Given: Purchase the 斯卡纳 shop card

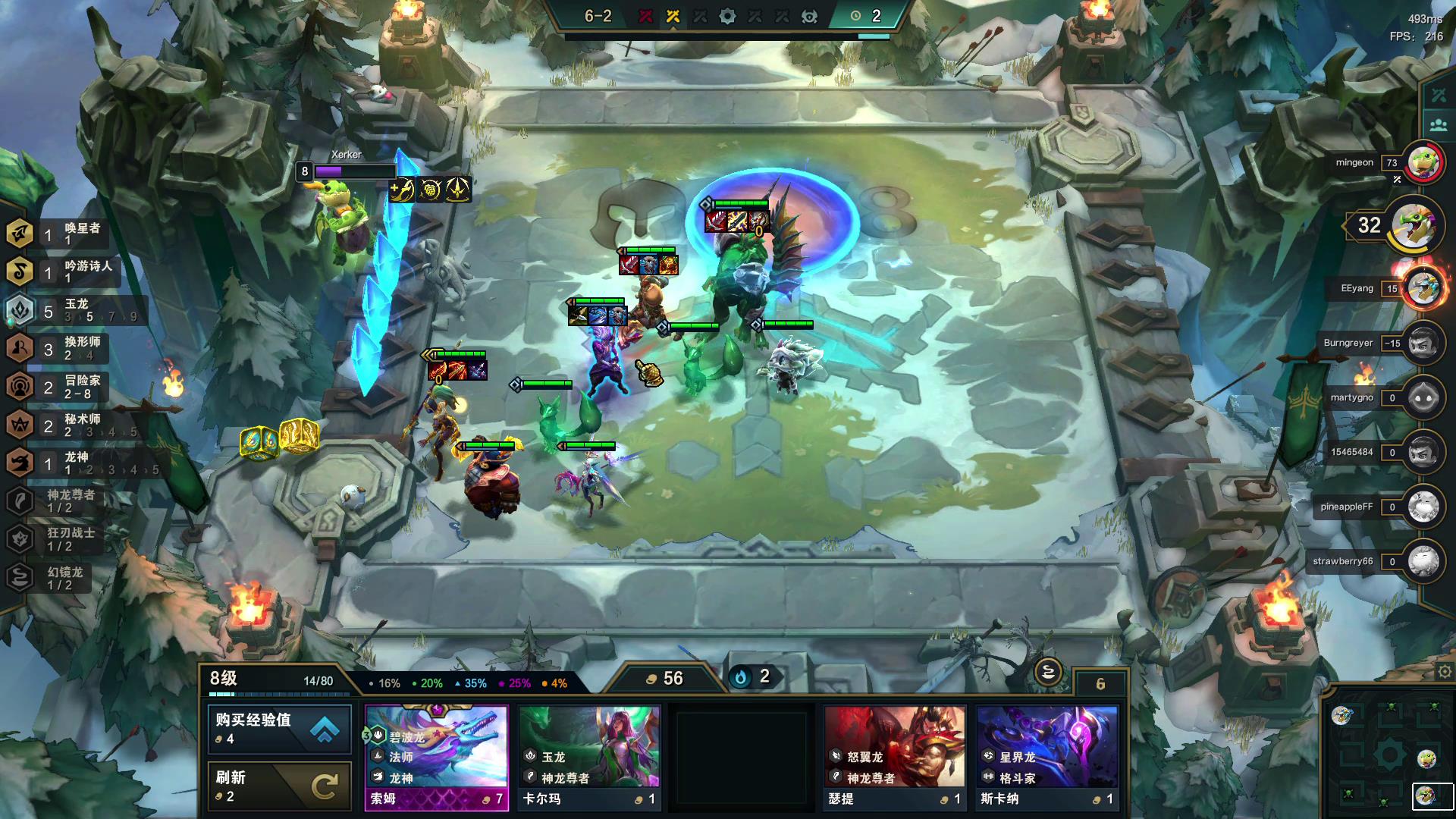Looking at the screenshot, I should [x=1047, y=757].
